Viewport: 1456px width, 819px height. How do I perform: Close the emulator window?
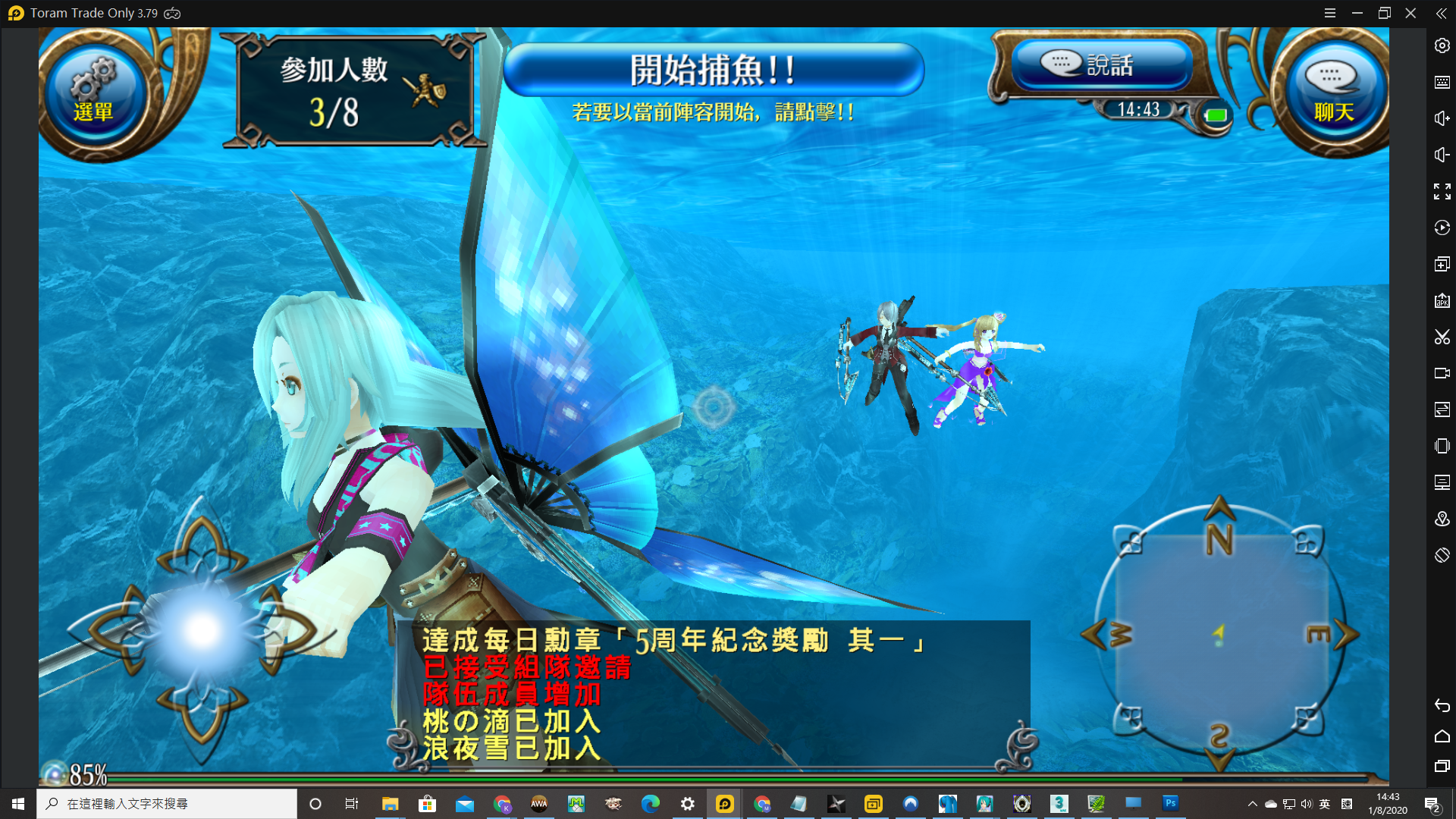point(1410,13)
